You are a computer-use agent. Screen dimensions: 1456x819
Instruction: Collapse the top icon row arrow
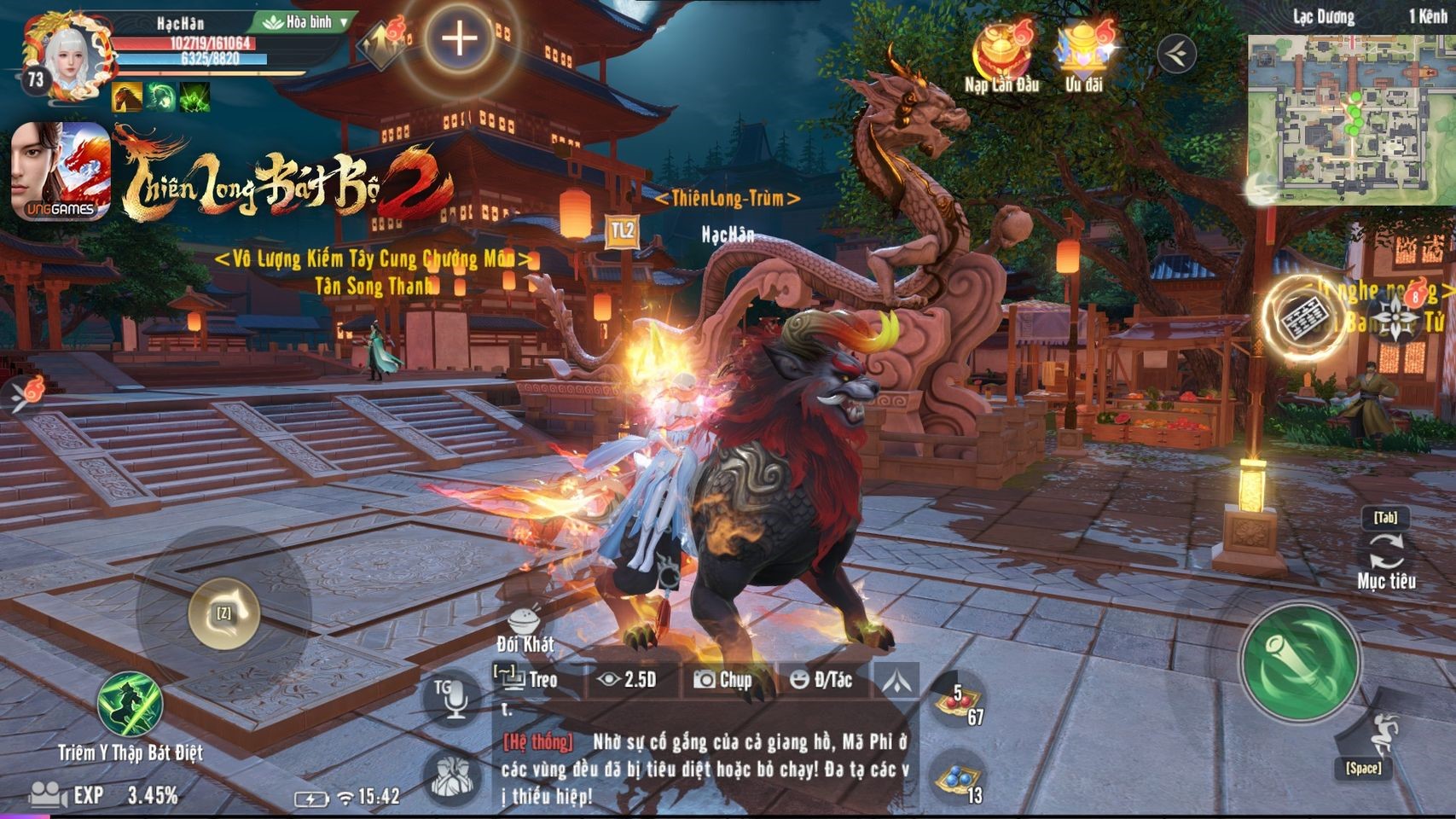point(1176,54)
